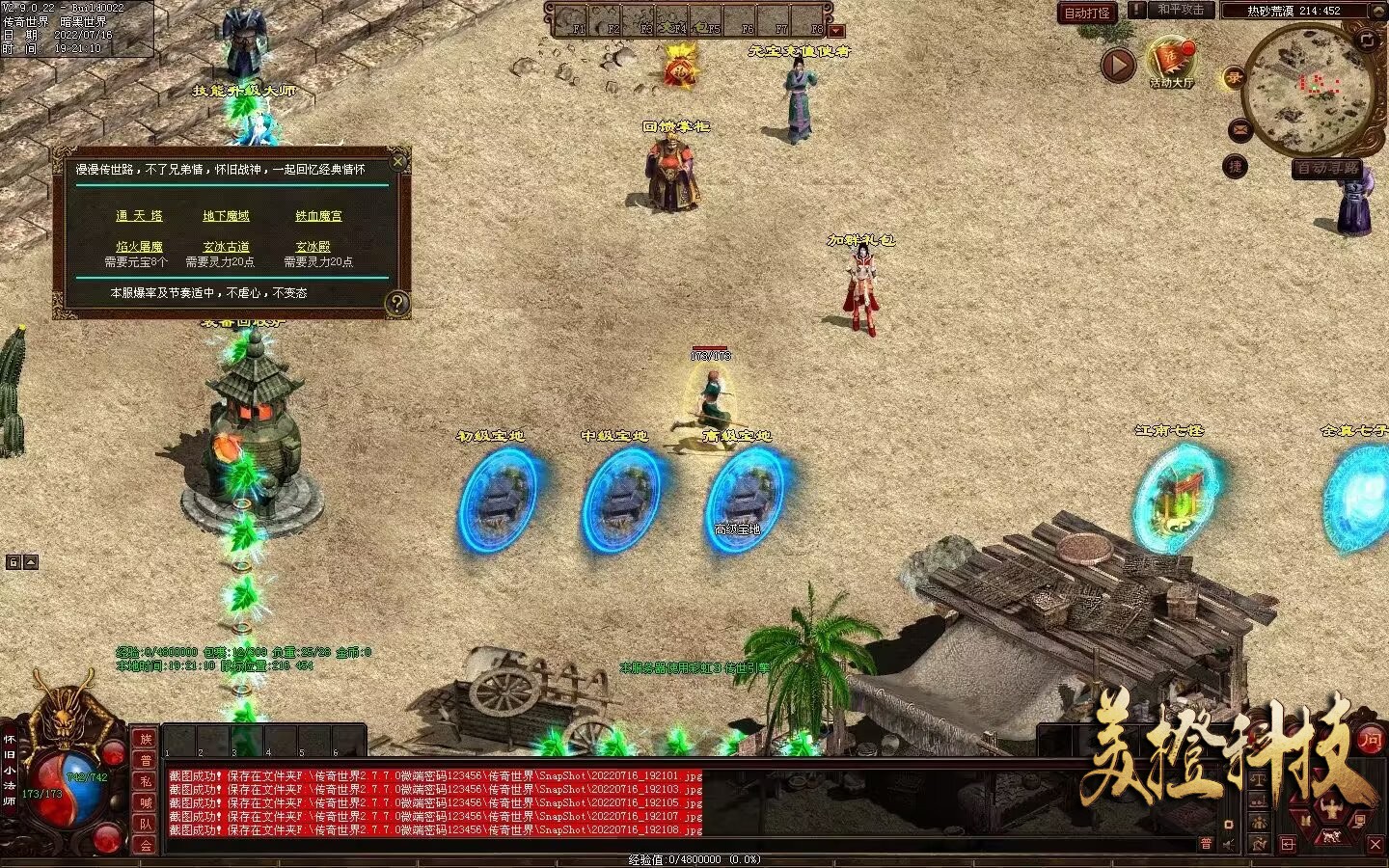1389x868 pixels.
Task: Open the 活动大厅 events hall
Action: coord(1172,64)
